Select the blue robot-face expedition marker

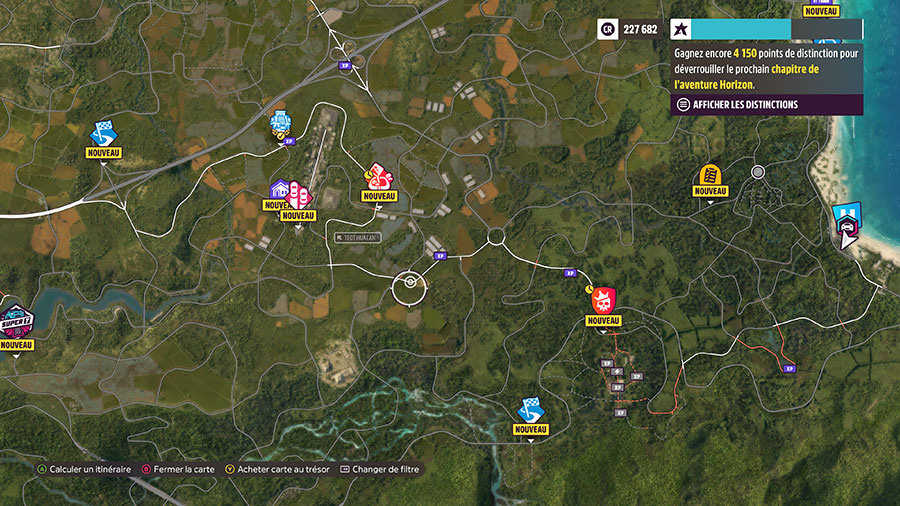281,123
